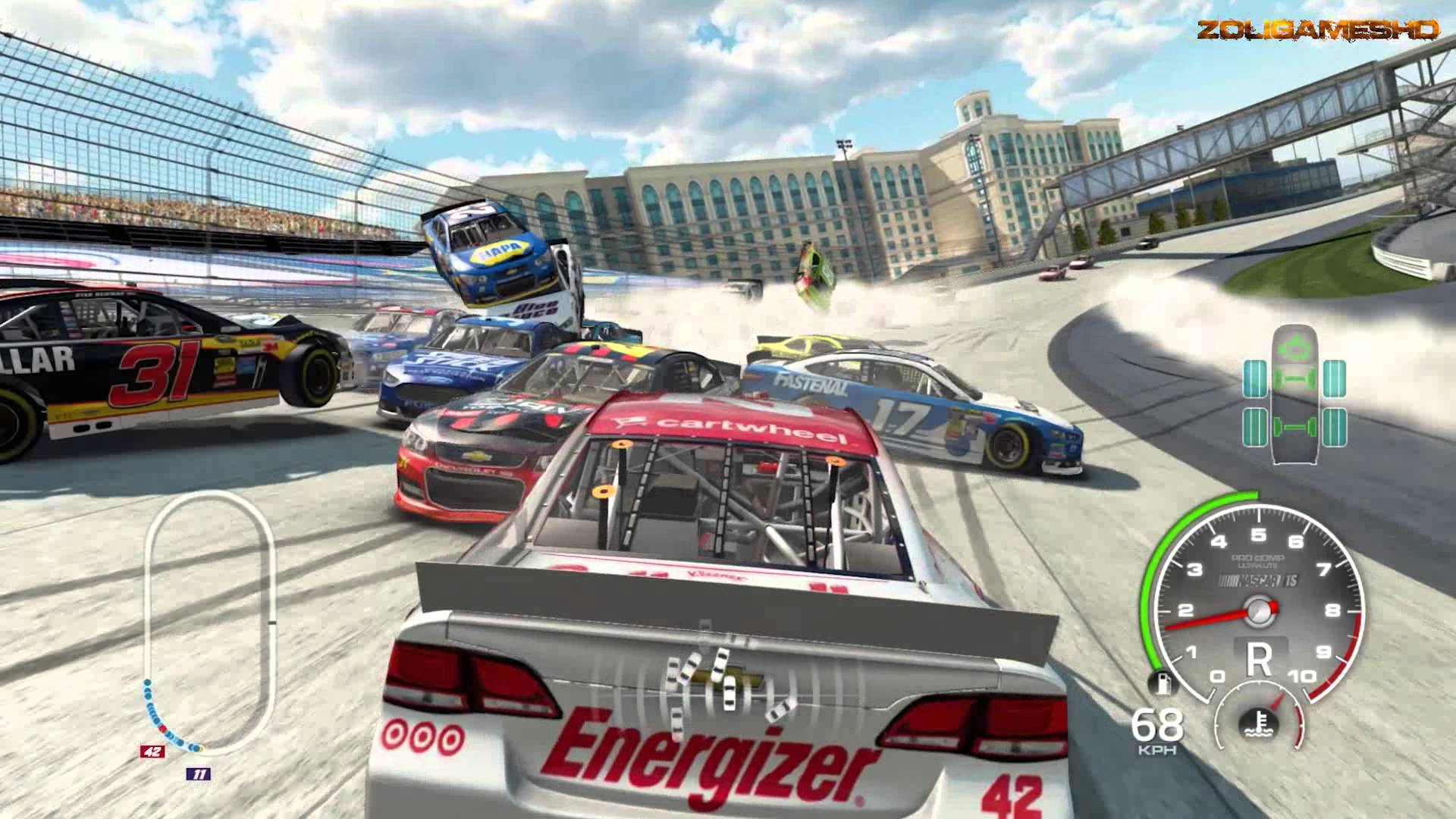1456x819 pixels.
Task: Click the NASCAR 15 logo on the tachometer
Action: [x=1260, y=580]
